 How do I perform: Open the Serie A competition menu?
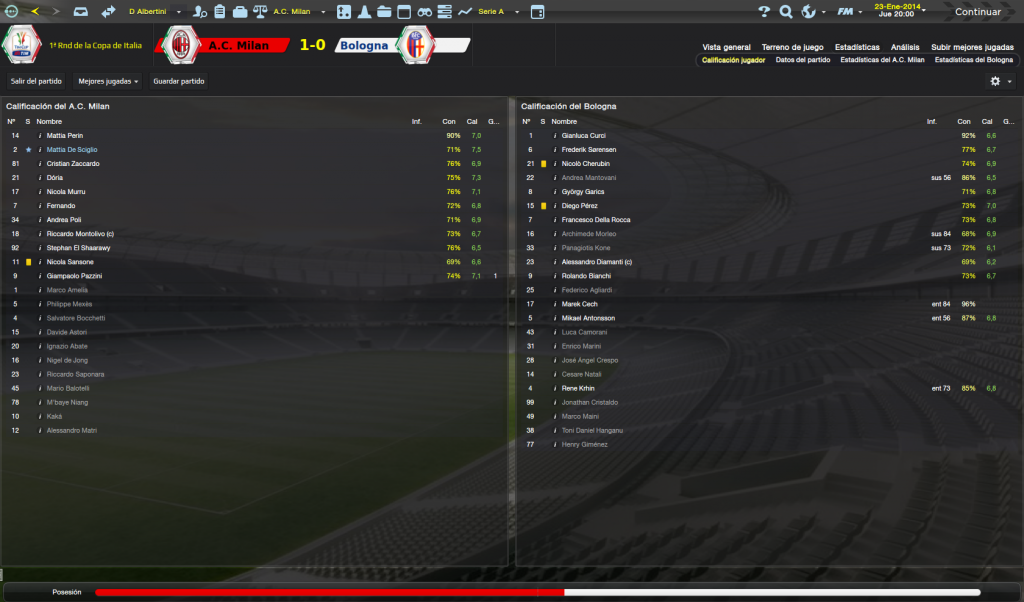click(x=496, y=12)
